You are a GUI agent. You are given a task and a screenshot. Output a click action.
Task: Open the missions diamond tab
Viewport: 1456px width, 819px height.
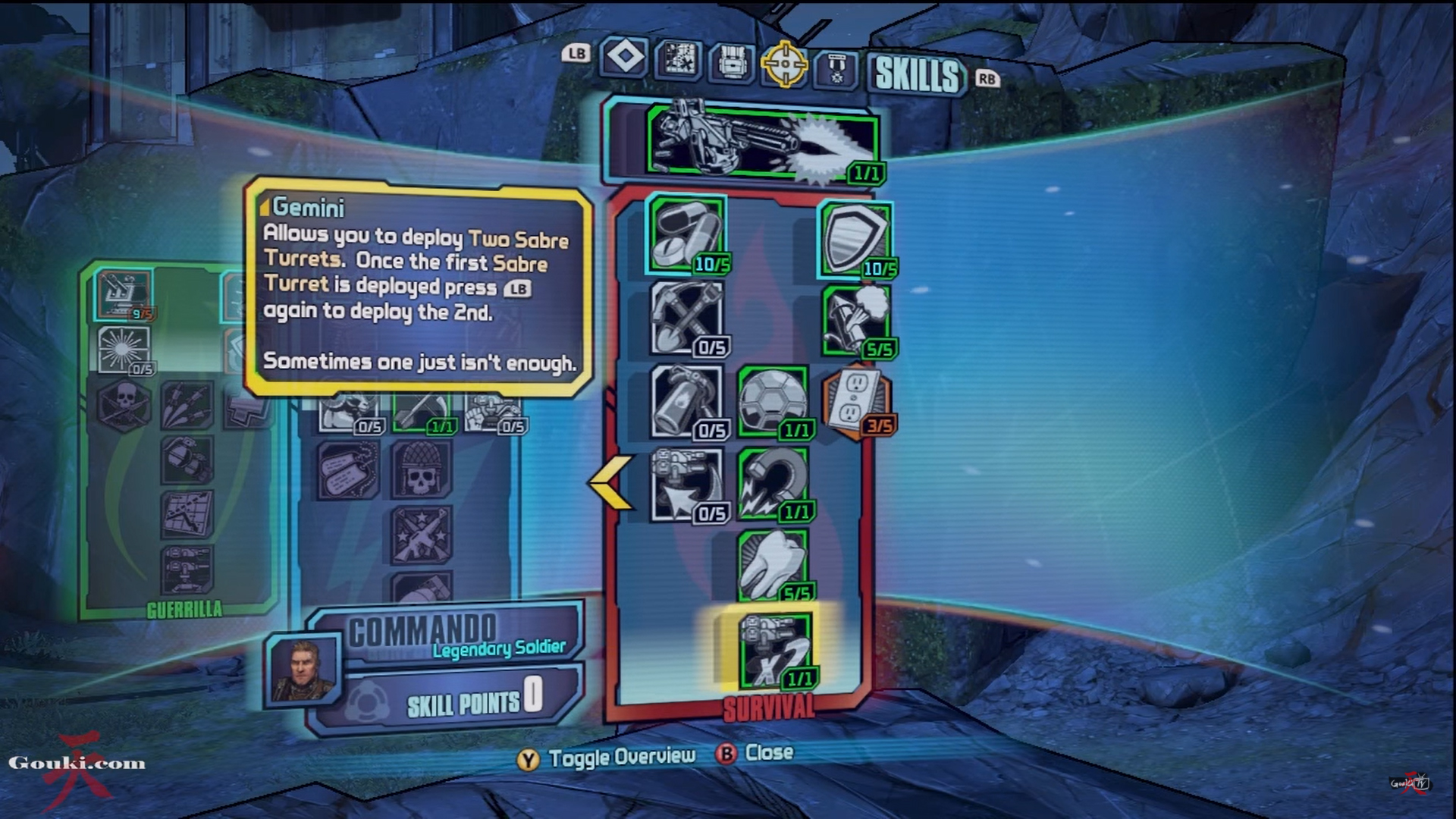click(624, 58)
